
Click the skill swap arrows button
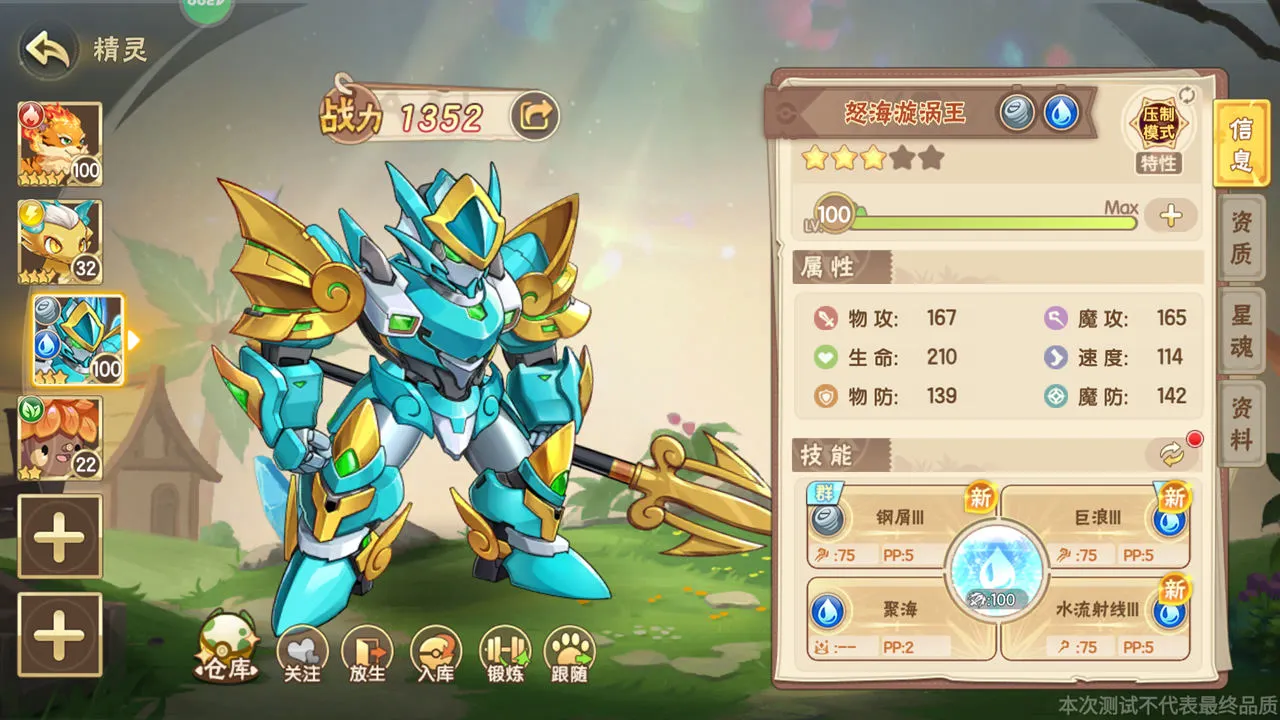pos(1171,455)
